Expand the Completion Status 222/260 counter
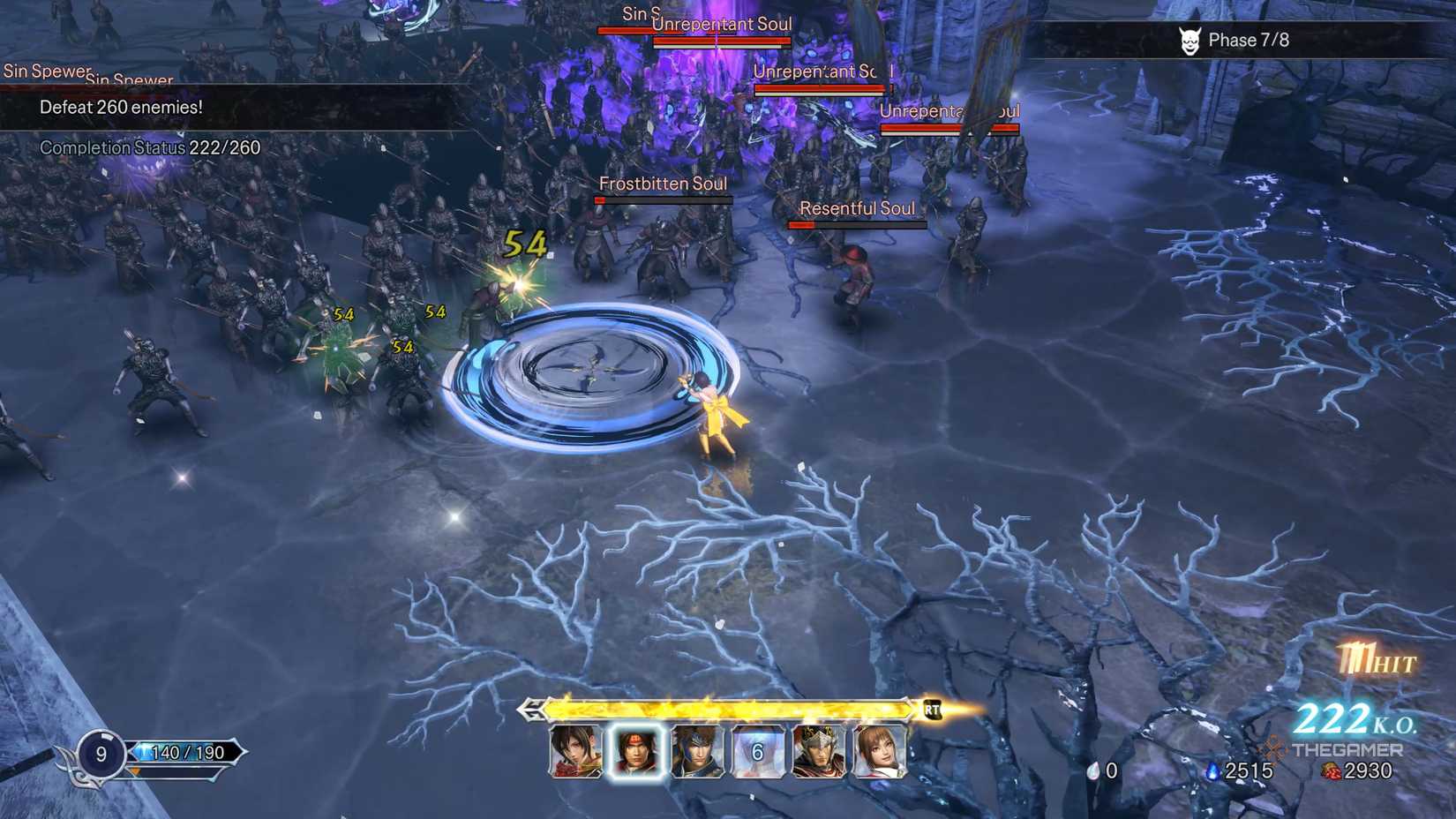 146,147
